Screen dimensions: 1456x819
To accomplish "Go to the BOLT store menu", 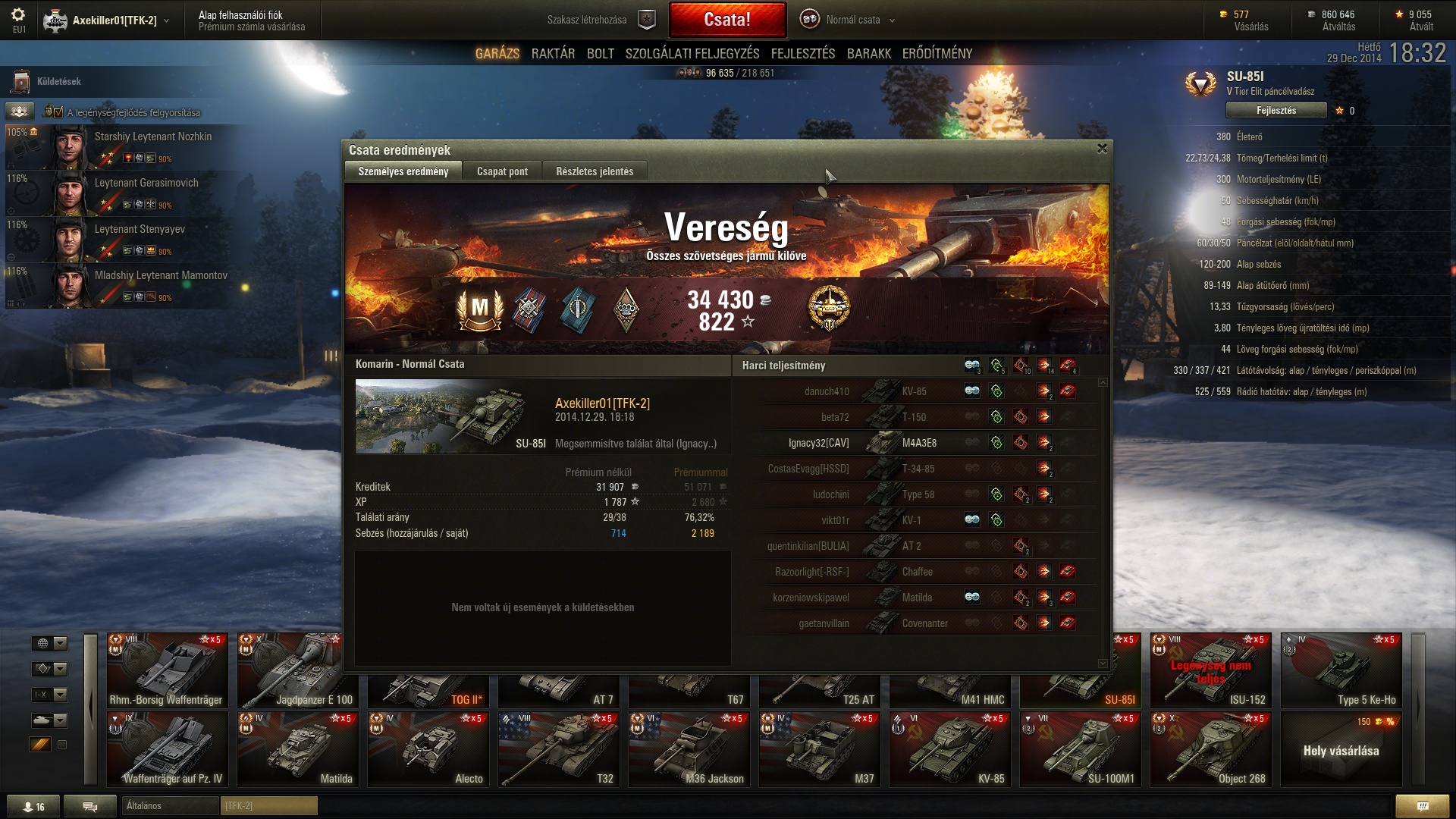I will [600, 54].
